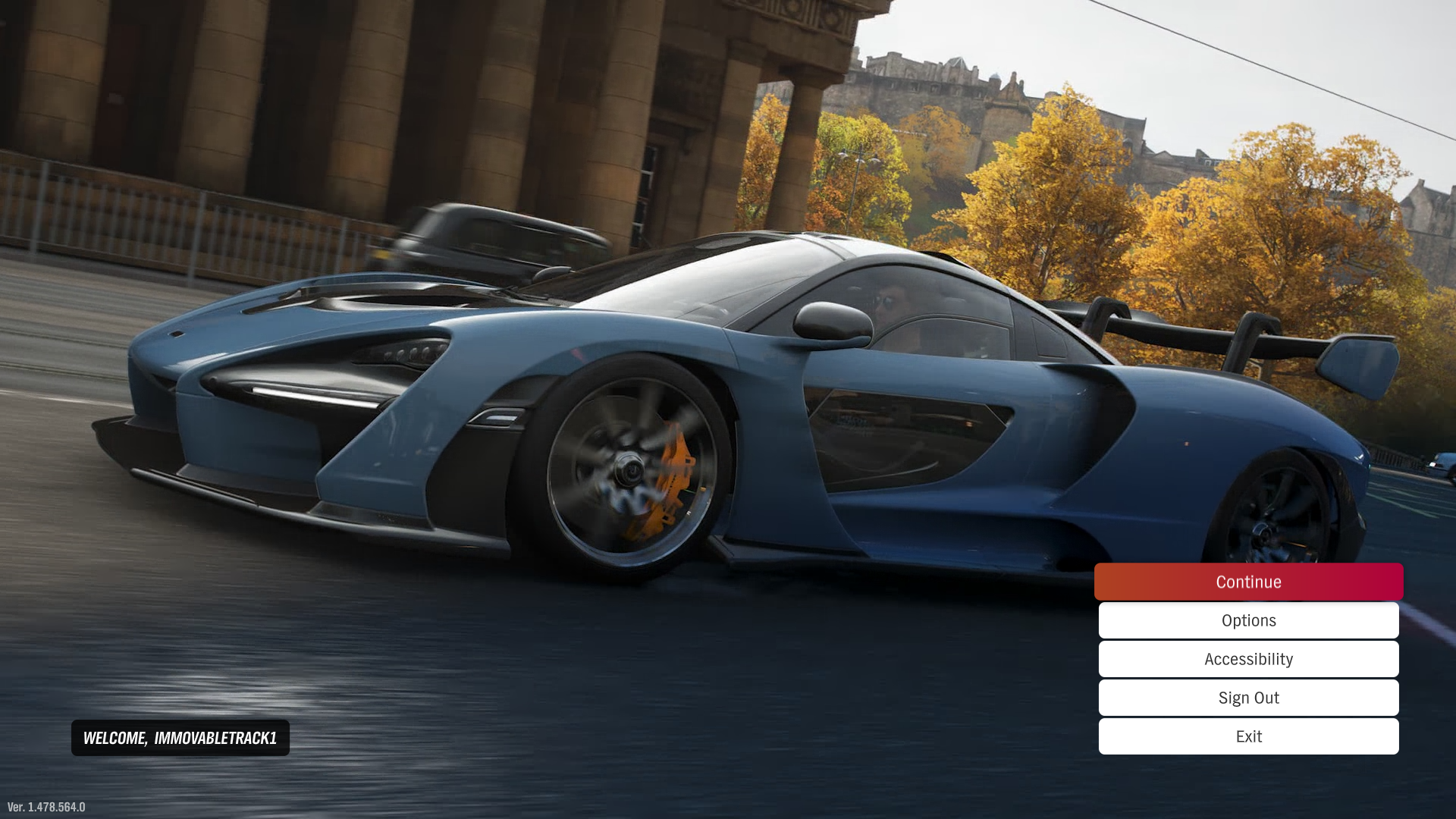Open the Accessibility settings

pyautogui.click(x=1248, y=659)
